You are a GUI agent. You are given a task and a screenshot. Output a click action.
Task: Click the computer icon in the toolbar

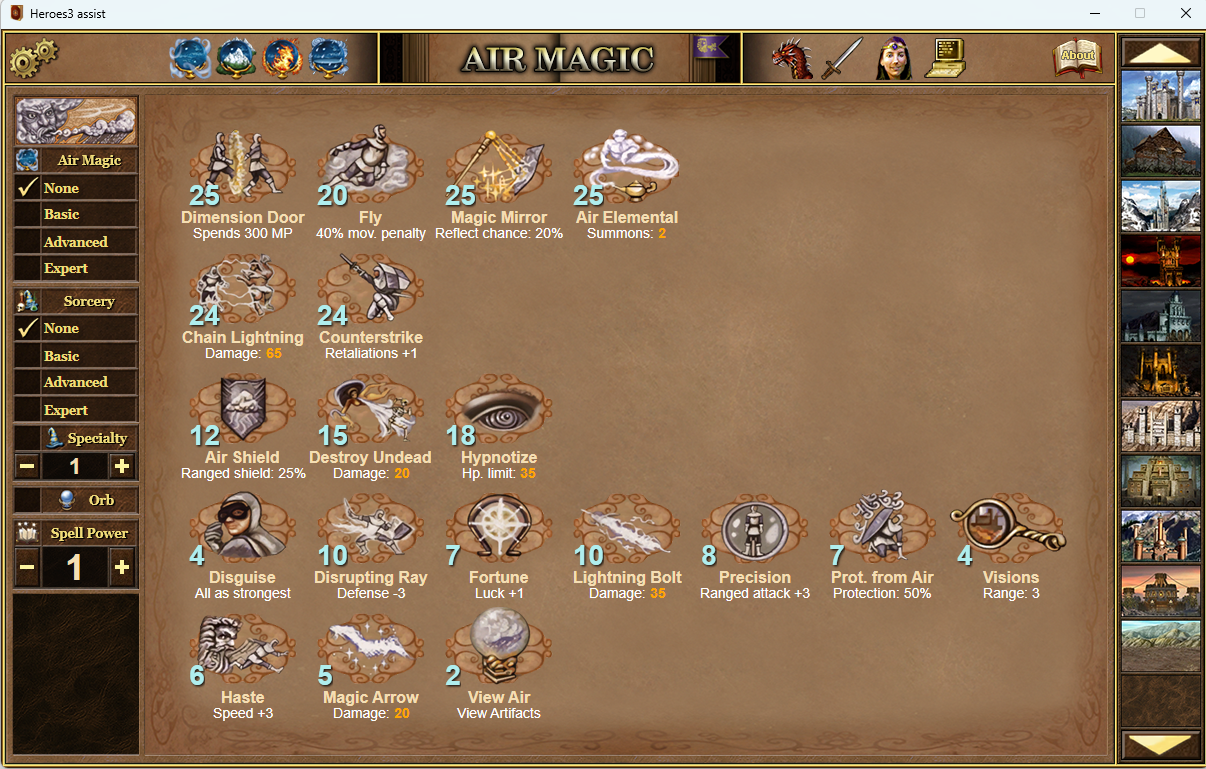click(x=945, y=57)
